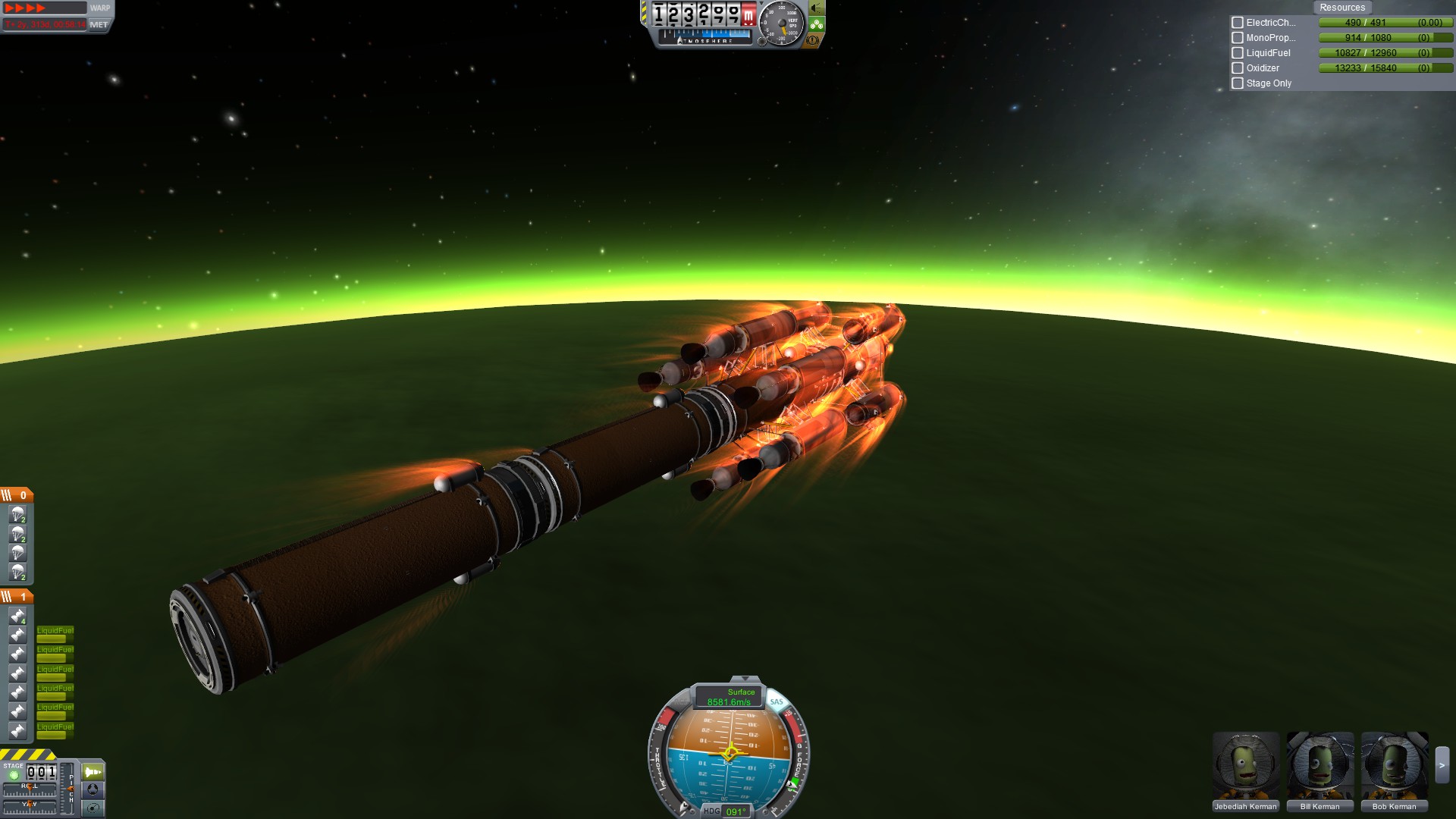Expand crew portraits with the arrow button

point(1442,766)
